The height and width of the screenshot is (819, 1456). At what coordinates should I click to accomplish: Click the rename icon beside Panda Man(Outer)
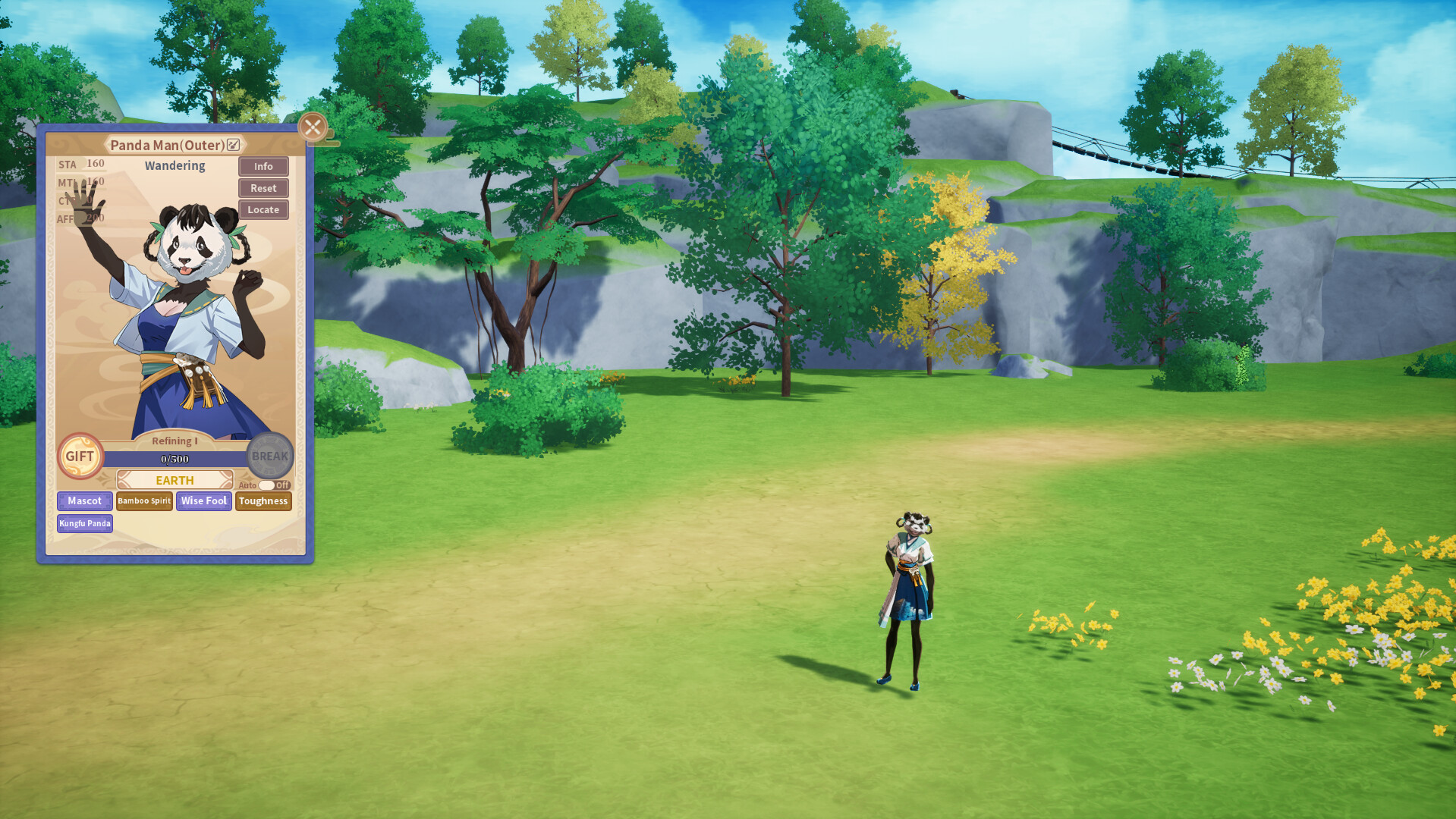pyautogui.click(x=233, y=145)
